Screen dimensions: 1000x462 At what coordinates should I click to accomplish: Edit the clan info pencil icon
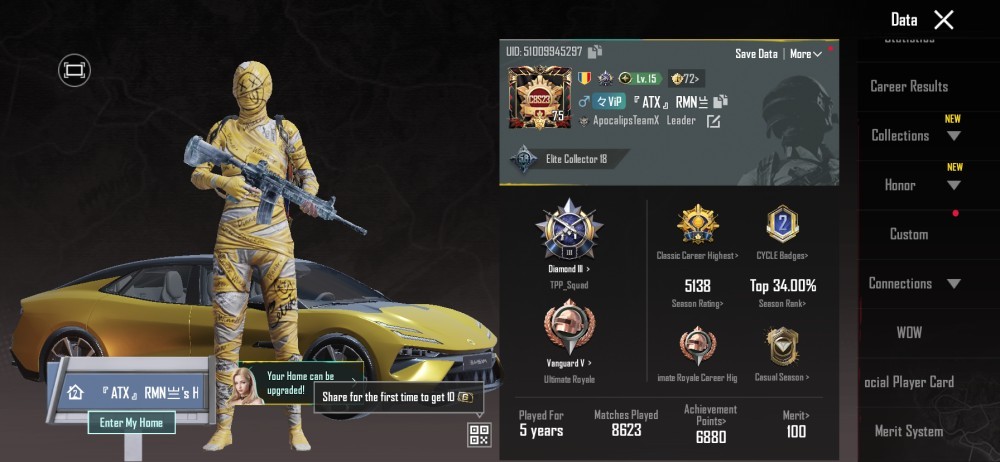coord(713,122)
